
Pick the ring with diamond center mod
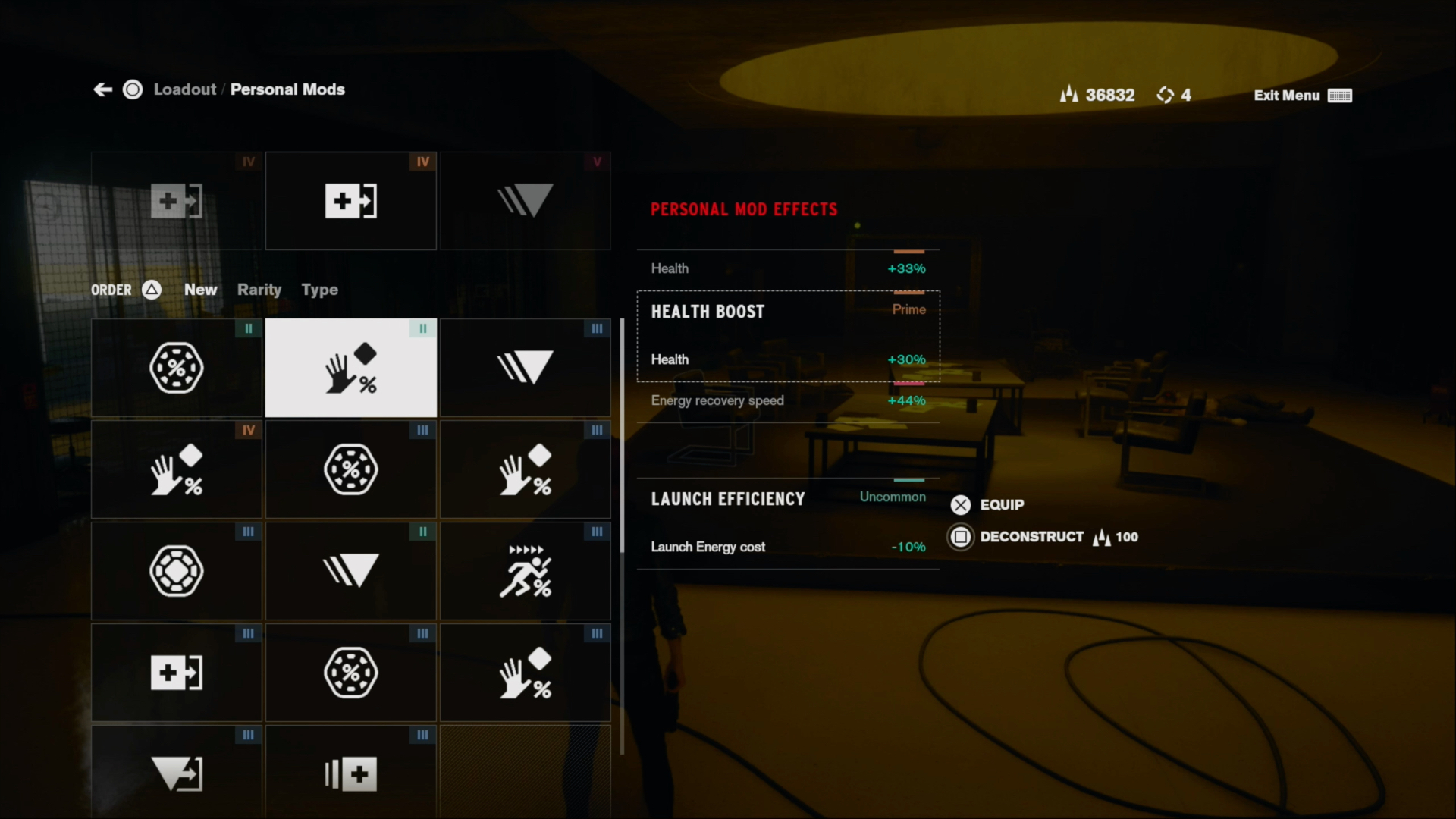[x=176, y=571]
